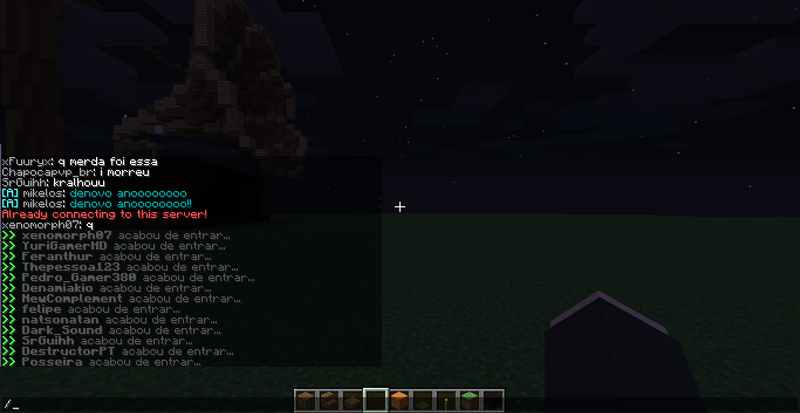Select the grass block hotbar slot
The height and width of the screenshot is (413, 800).
click(x=467, y=401)
